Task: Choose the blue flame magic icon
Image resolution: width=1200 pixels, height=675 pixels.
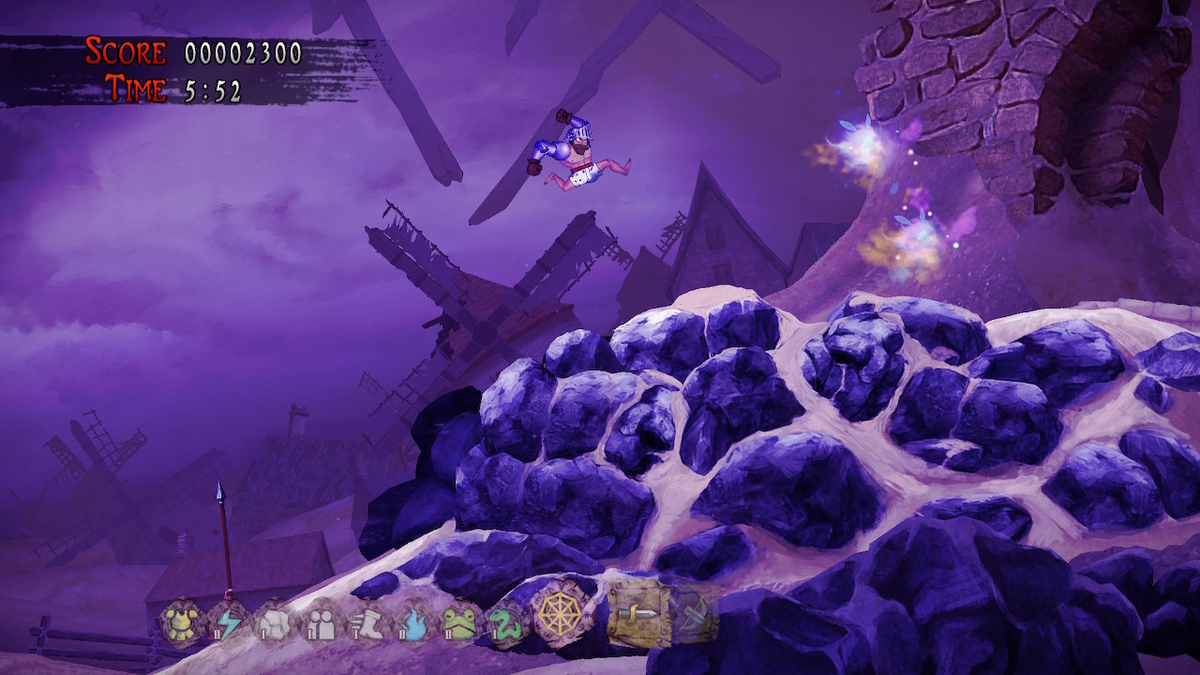Action: coord(413,622)
